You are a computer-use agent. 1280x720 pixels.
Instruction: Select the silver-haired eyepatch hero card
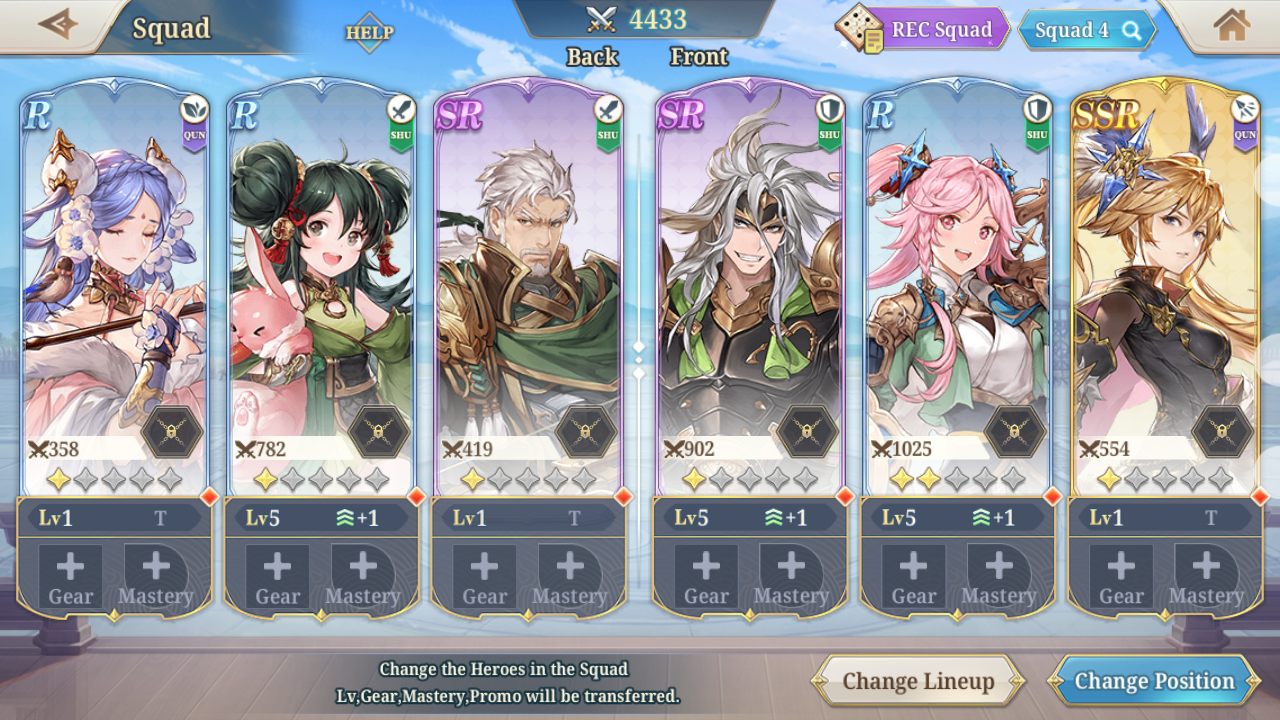pos(750,280)
